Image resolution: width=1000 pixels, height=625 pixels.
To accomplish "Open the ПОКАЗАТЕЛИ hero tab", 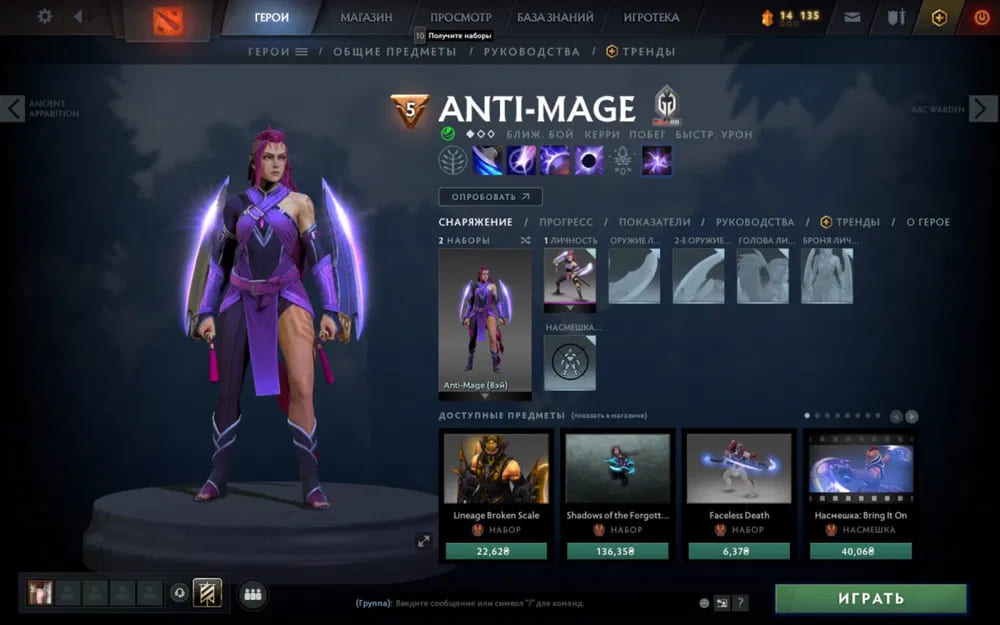I will [x=654, y=222].
